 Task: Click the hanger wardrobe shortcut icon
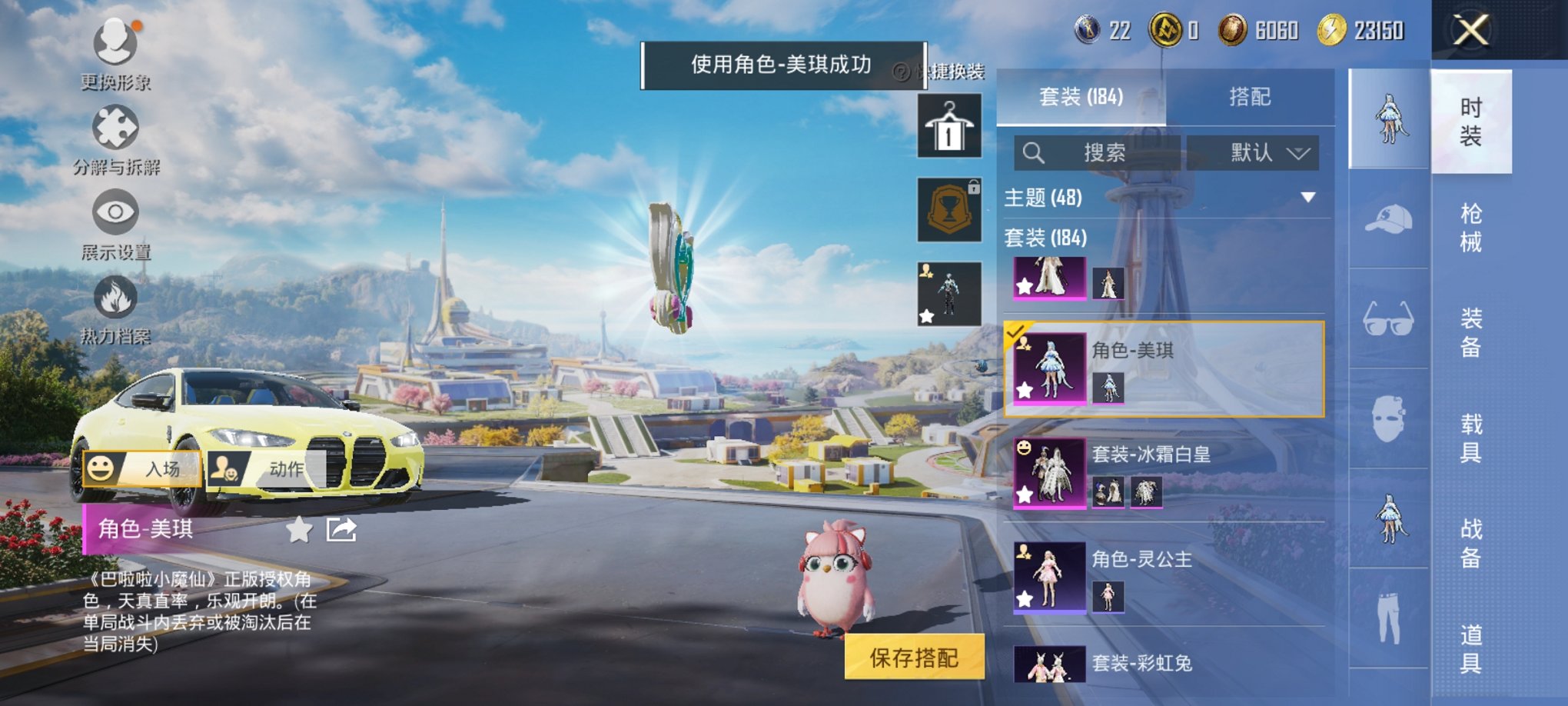click(949, 127)
